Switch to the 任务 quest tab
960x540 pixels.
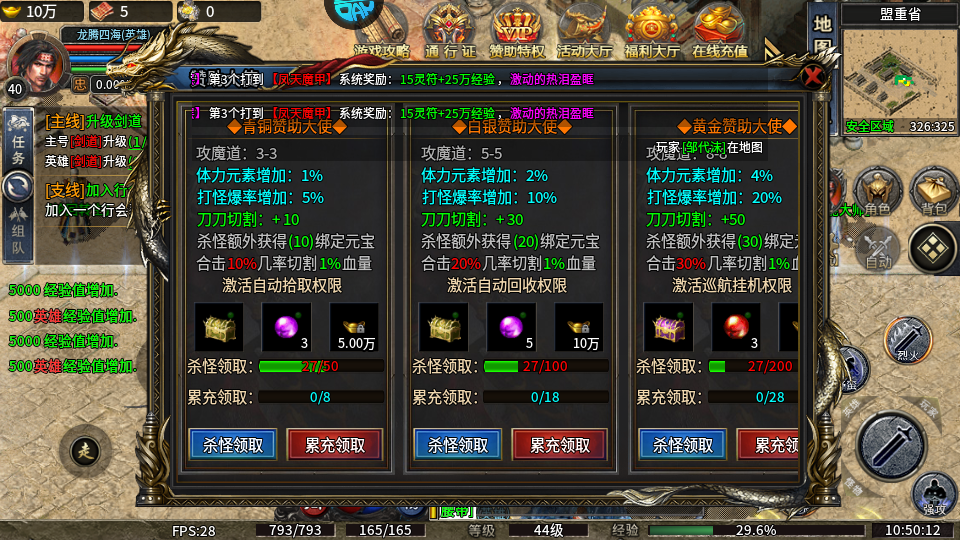tap(18, 140)
